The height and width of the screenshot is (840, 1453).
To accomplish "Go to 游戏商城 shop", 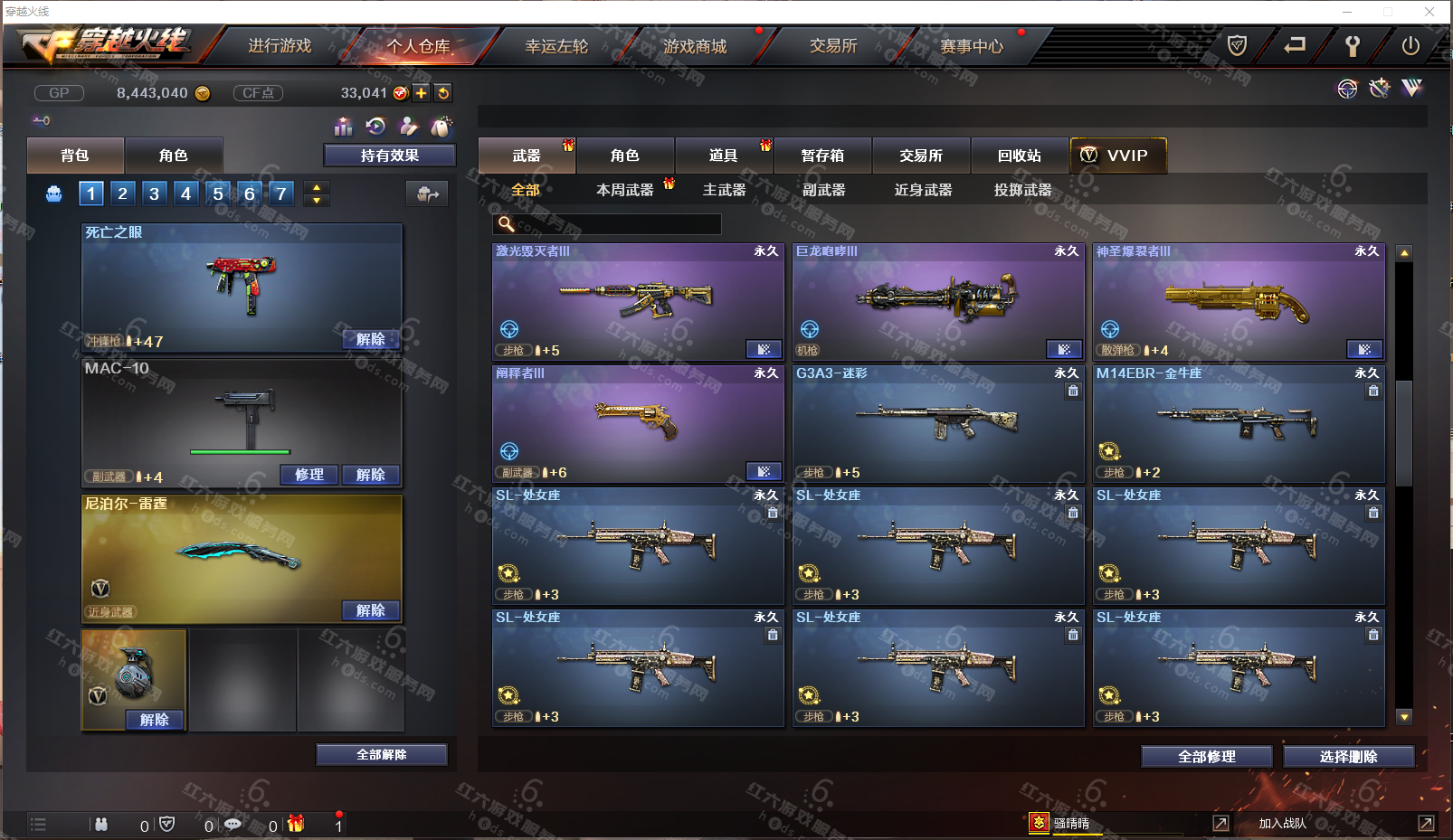I will click(x=695, y=46).
